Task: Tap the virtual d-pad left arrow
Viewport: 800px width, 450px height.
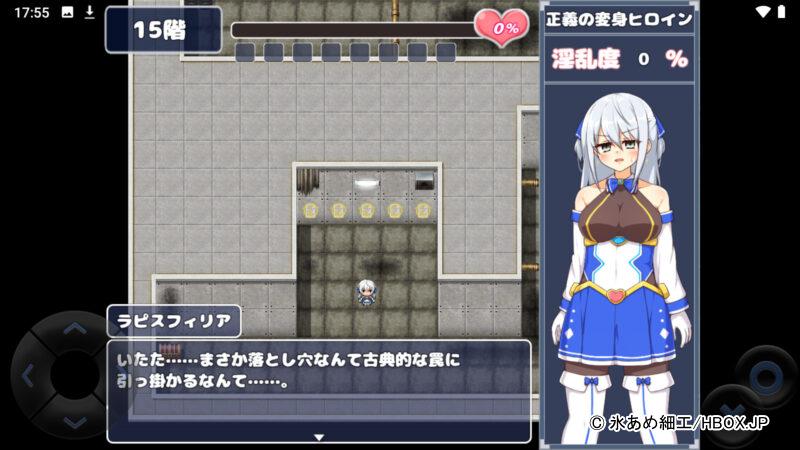Action: [x=27, y=377]
